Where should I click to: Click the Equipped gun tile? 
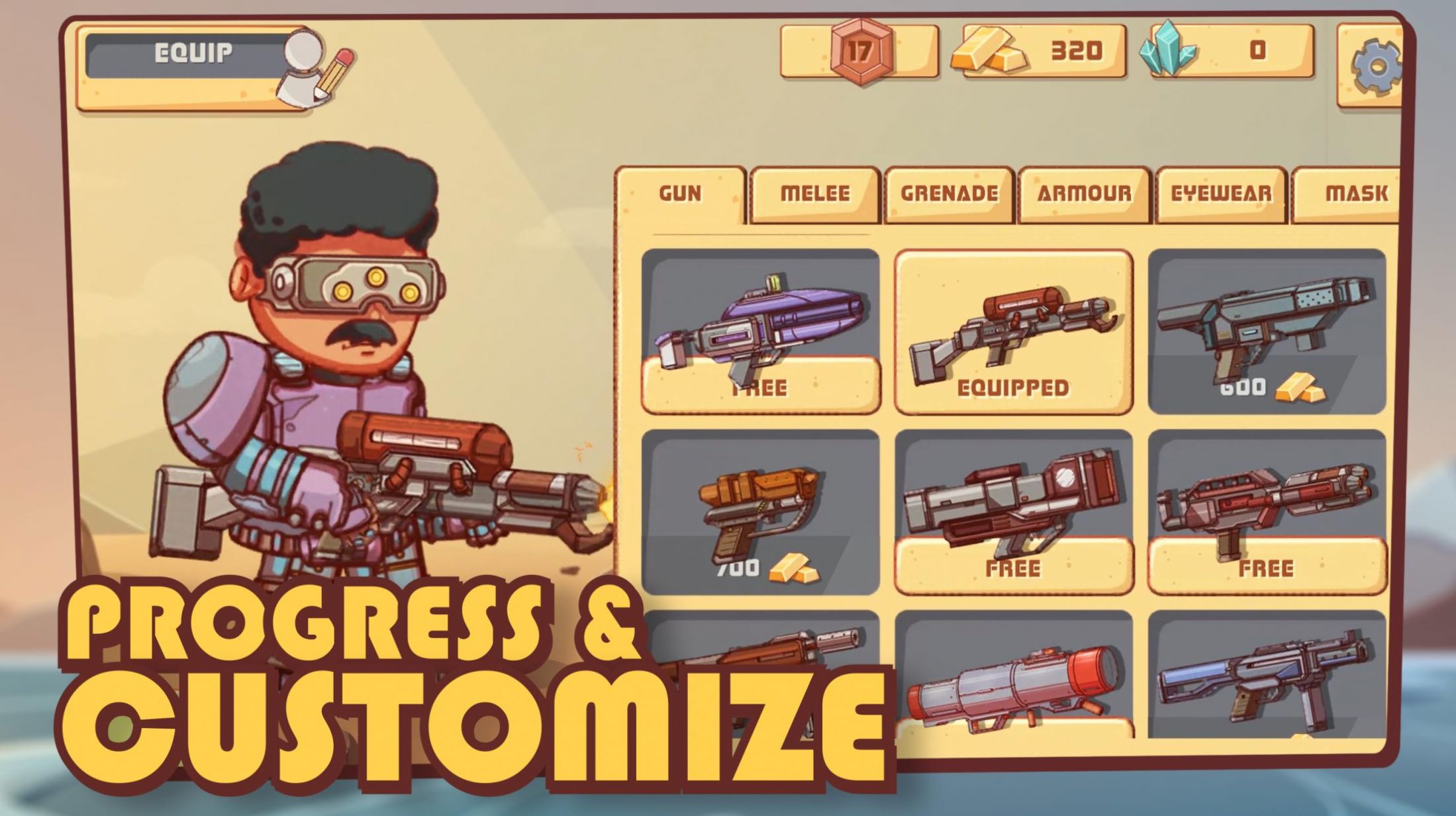[x=1013, y=332]
